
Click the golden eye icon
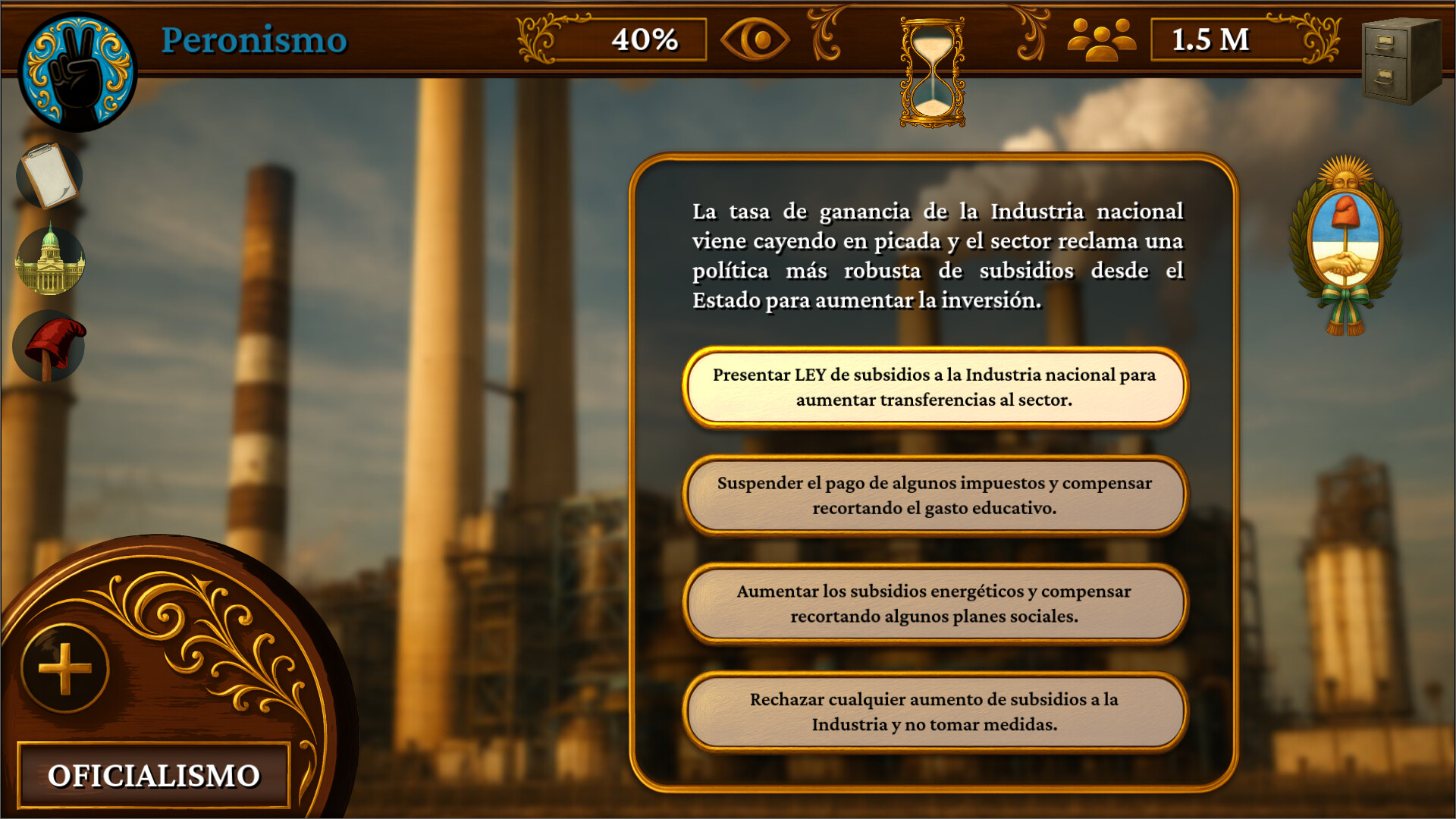(755, 39)
